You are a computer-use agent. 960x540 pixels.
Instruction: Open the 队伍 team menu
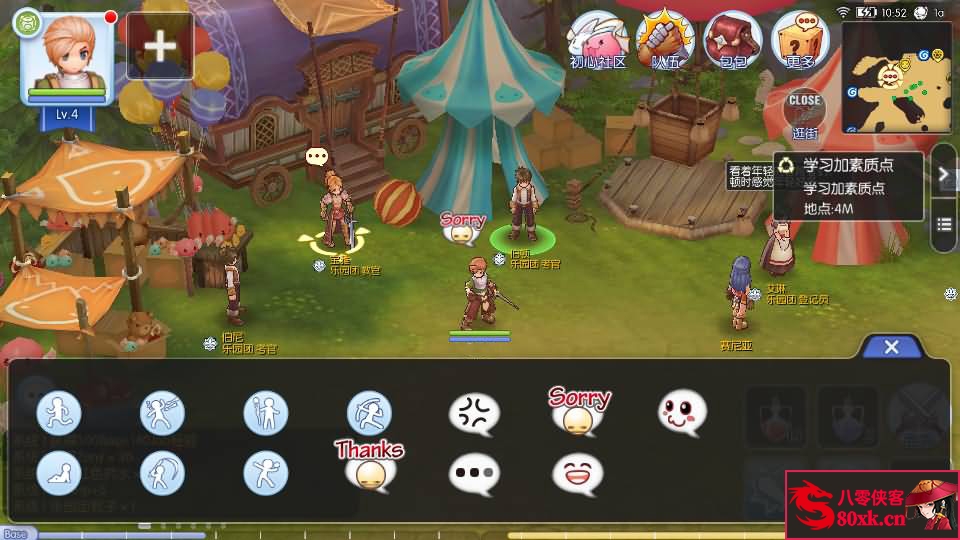click(x=665, y=40)
